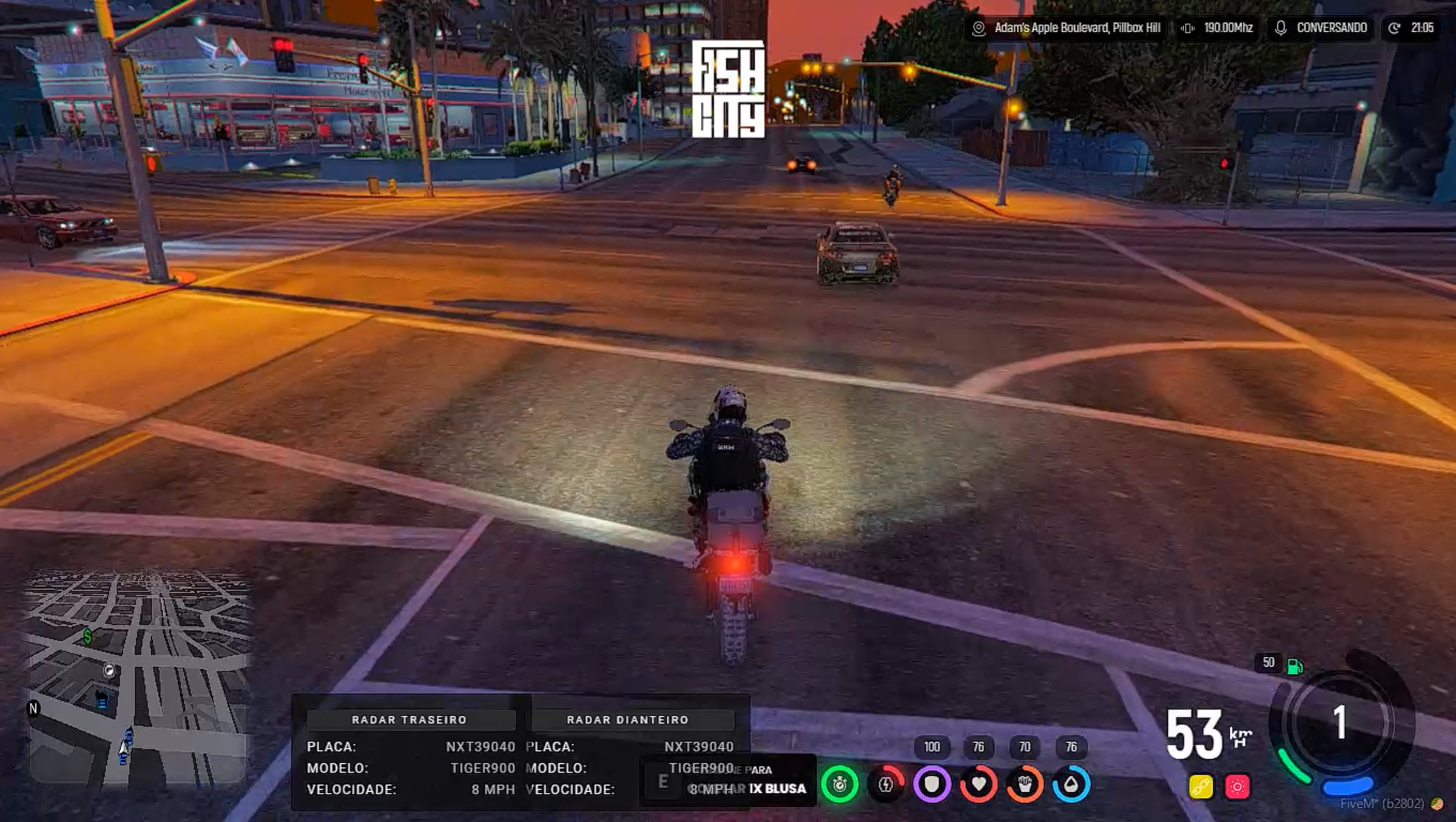Click the green fuel pump icon

tap(1295, 666)
